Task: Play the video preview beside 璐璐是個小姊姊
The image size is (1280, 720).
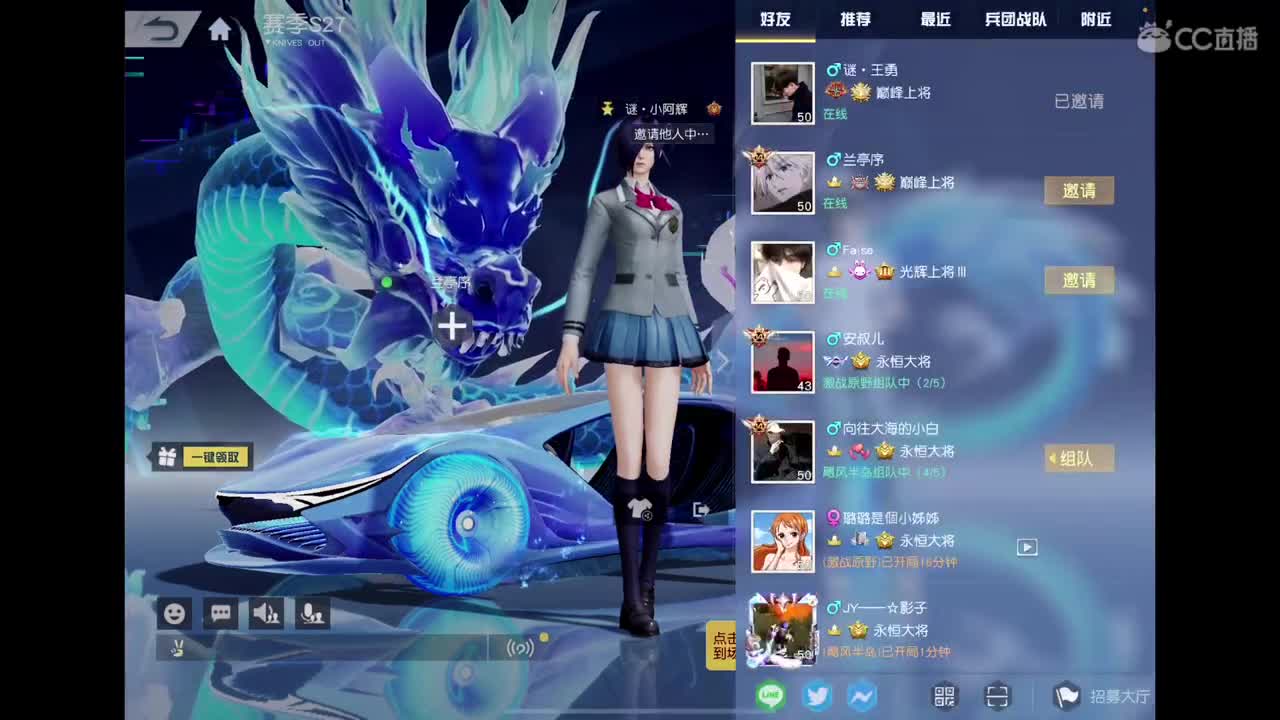Action: pos(1026,548)
